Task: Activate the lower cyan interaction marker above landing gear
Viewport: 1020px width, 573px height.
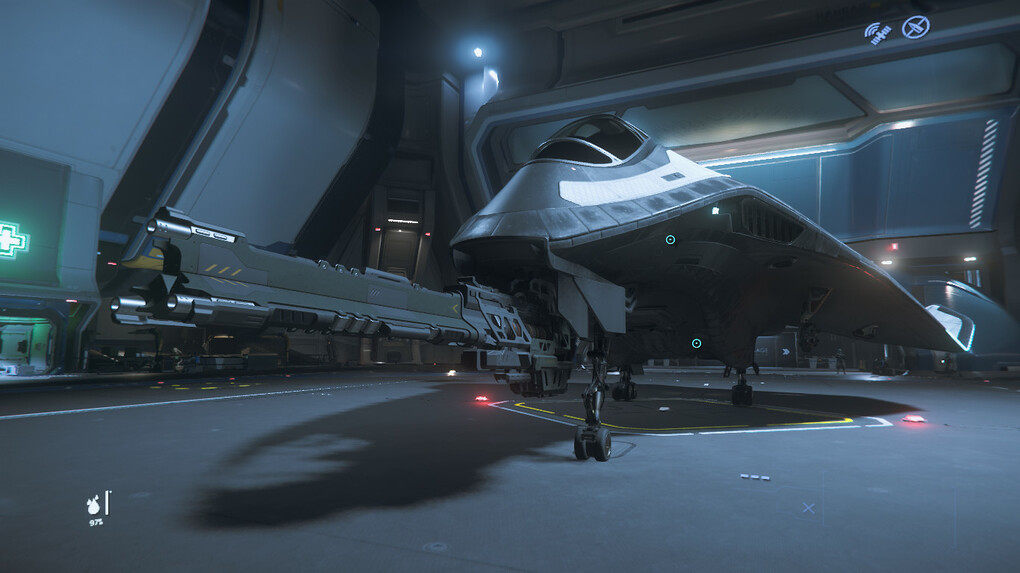Action: tap(696, 344)
